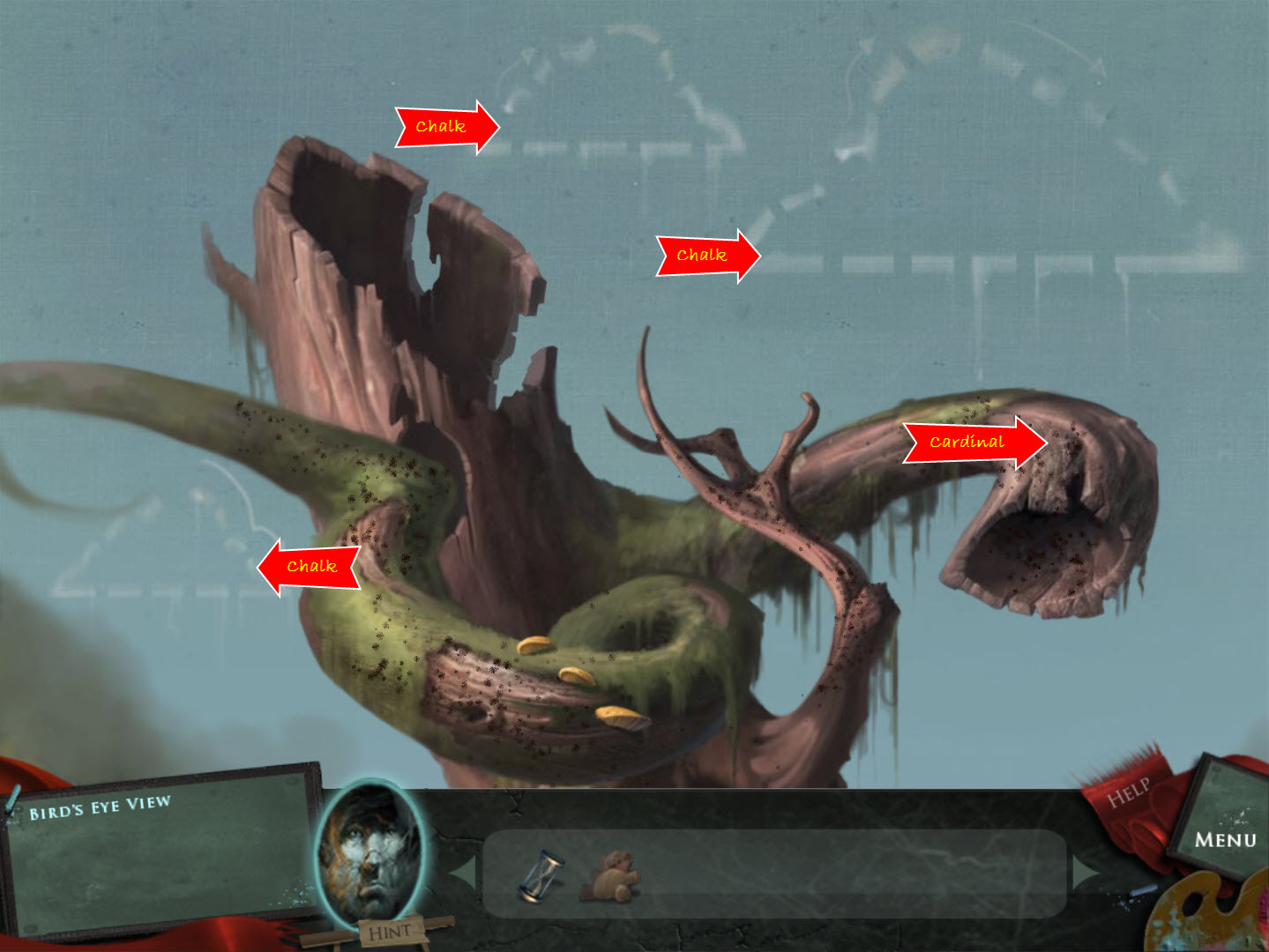
Task: Click the blue chalk pinned to the chalkboard
Action: (13, 798)
